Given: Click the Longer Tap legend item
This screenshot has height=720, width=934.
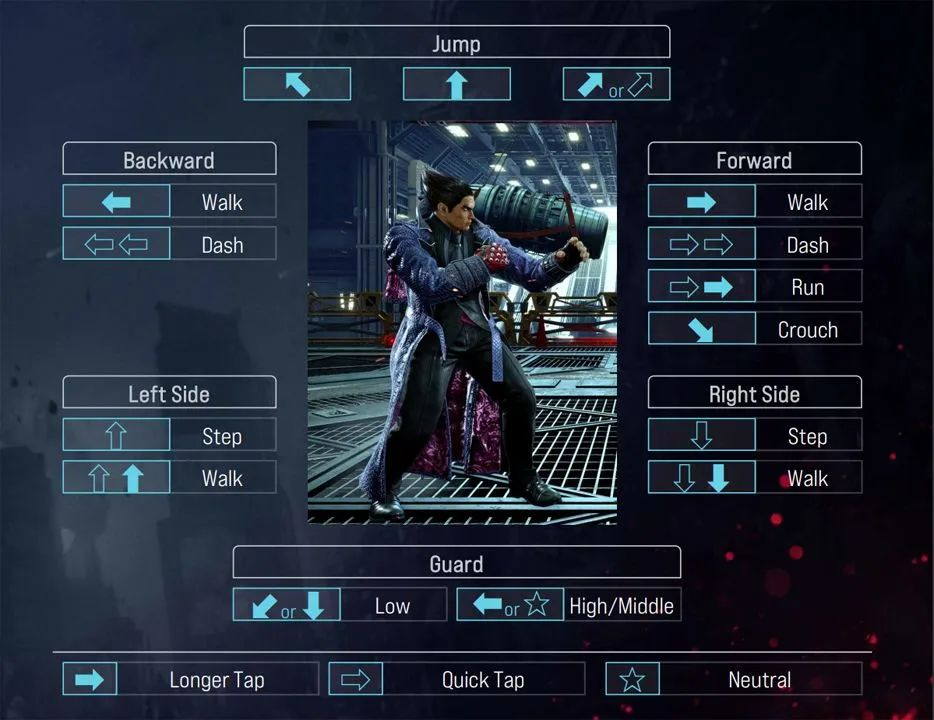Looking at the screenshot, I should [x=190, y=680].
